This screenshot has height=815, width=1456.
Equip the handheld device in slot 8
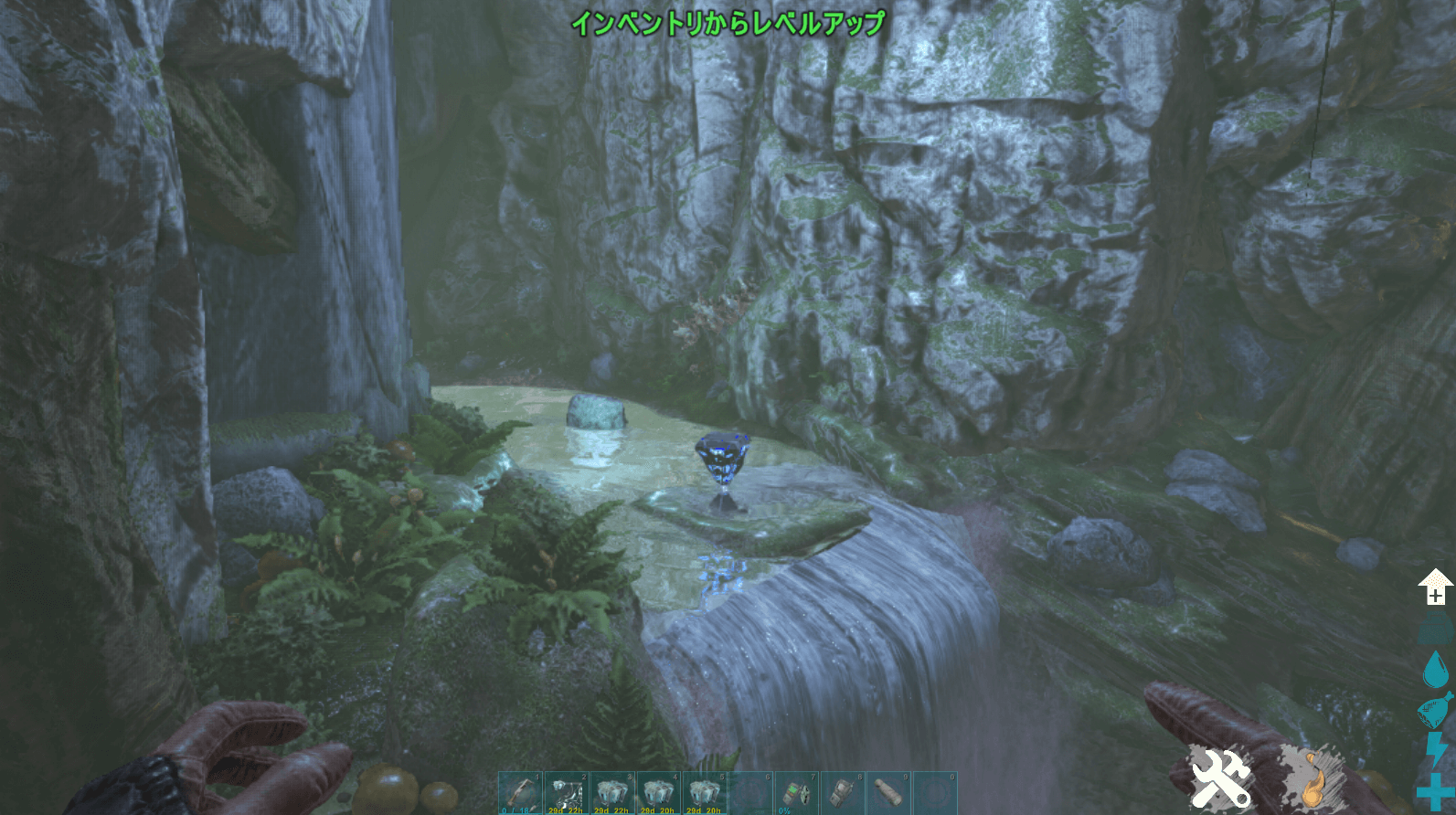pos(842,792)
